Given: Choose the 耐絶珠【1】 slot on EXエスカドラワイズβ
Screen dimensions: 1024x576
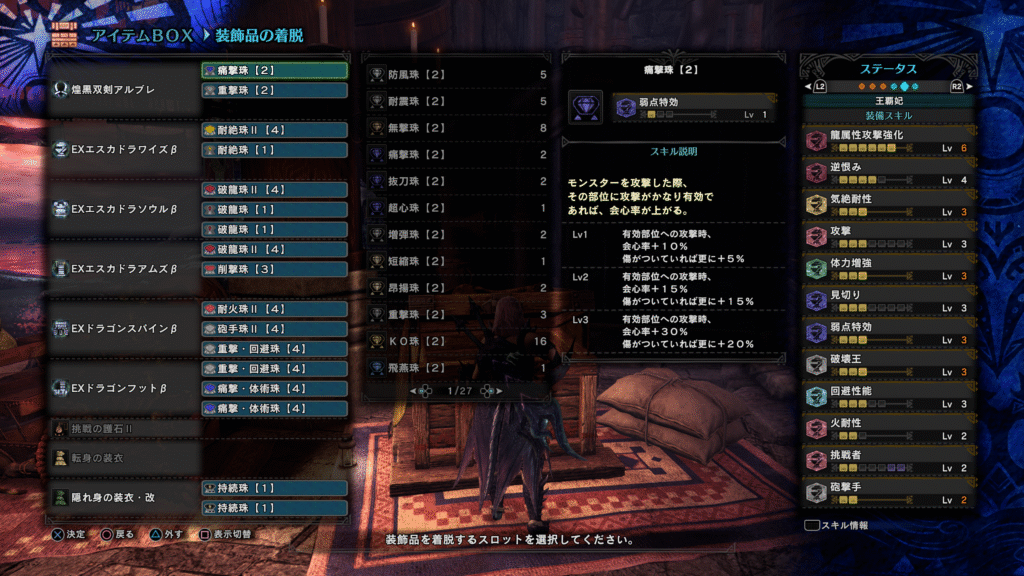Looking at the screenshot, I should (x=274, y=150).
